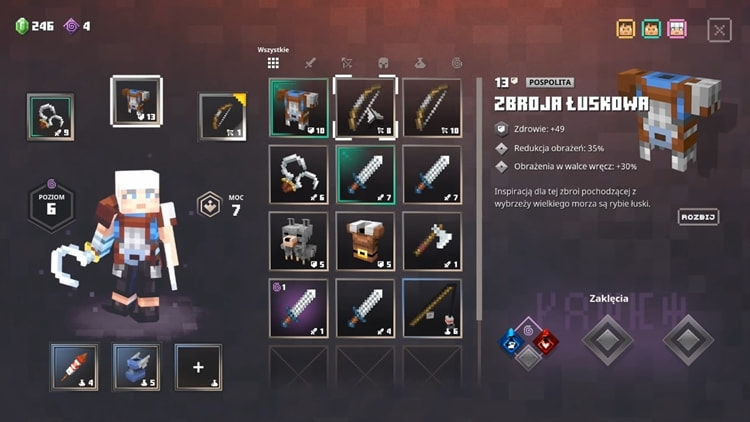This screenshot has width=750, height=422.
Task: Choose the green-highlighted sword slot
Action: click(x=365, y=174)
